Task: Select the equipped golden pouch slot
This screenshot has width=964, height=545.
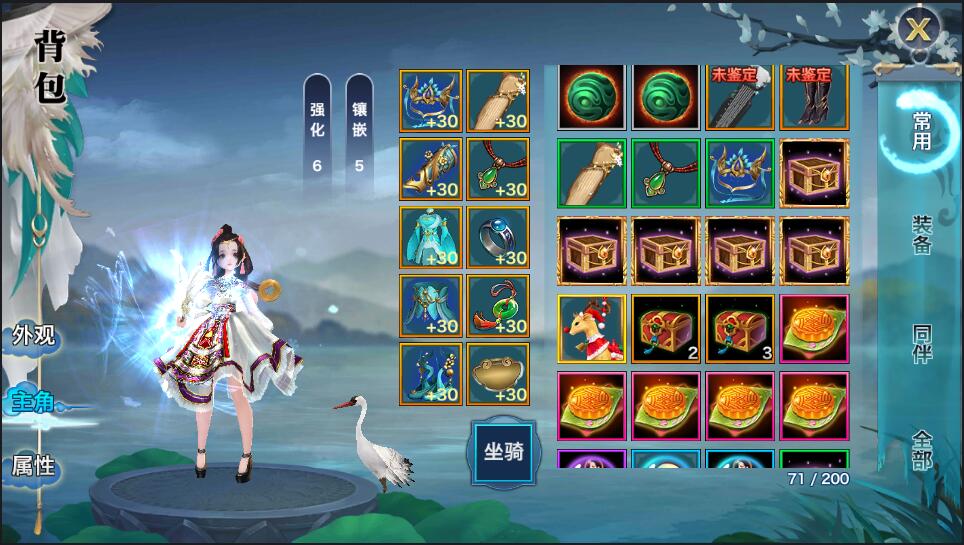Action: (x=498, y=374)
